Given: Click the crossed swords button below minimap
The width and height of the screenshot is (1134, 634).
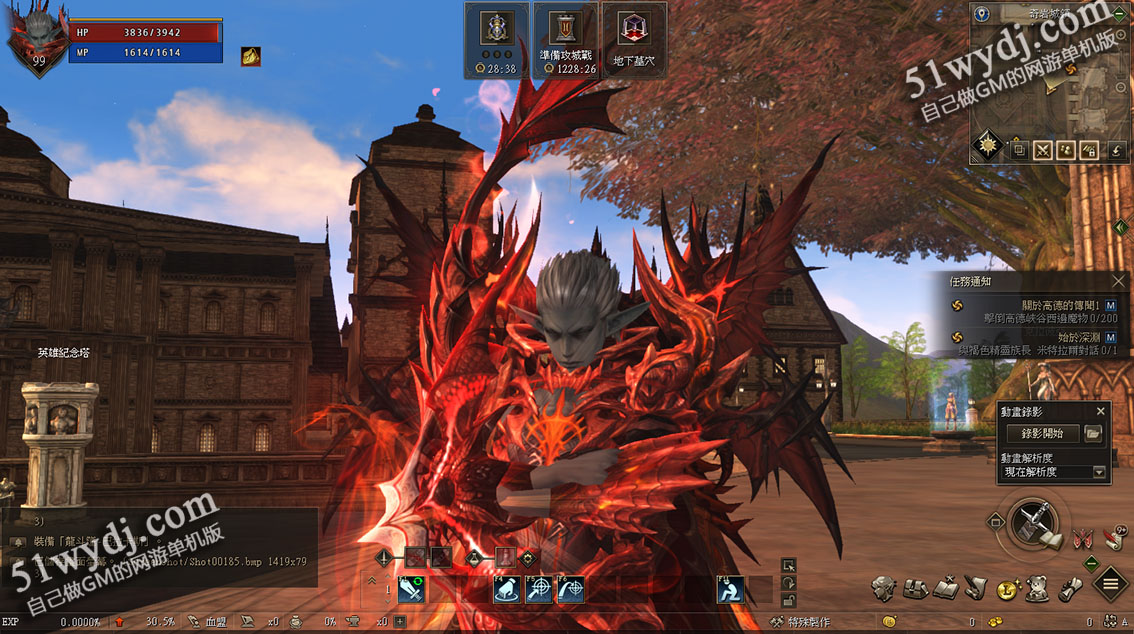Looking at the screenshot, I should (1043, 151).
